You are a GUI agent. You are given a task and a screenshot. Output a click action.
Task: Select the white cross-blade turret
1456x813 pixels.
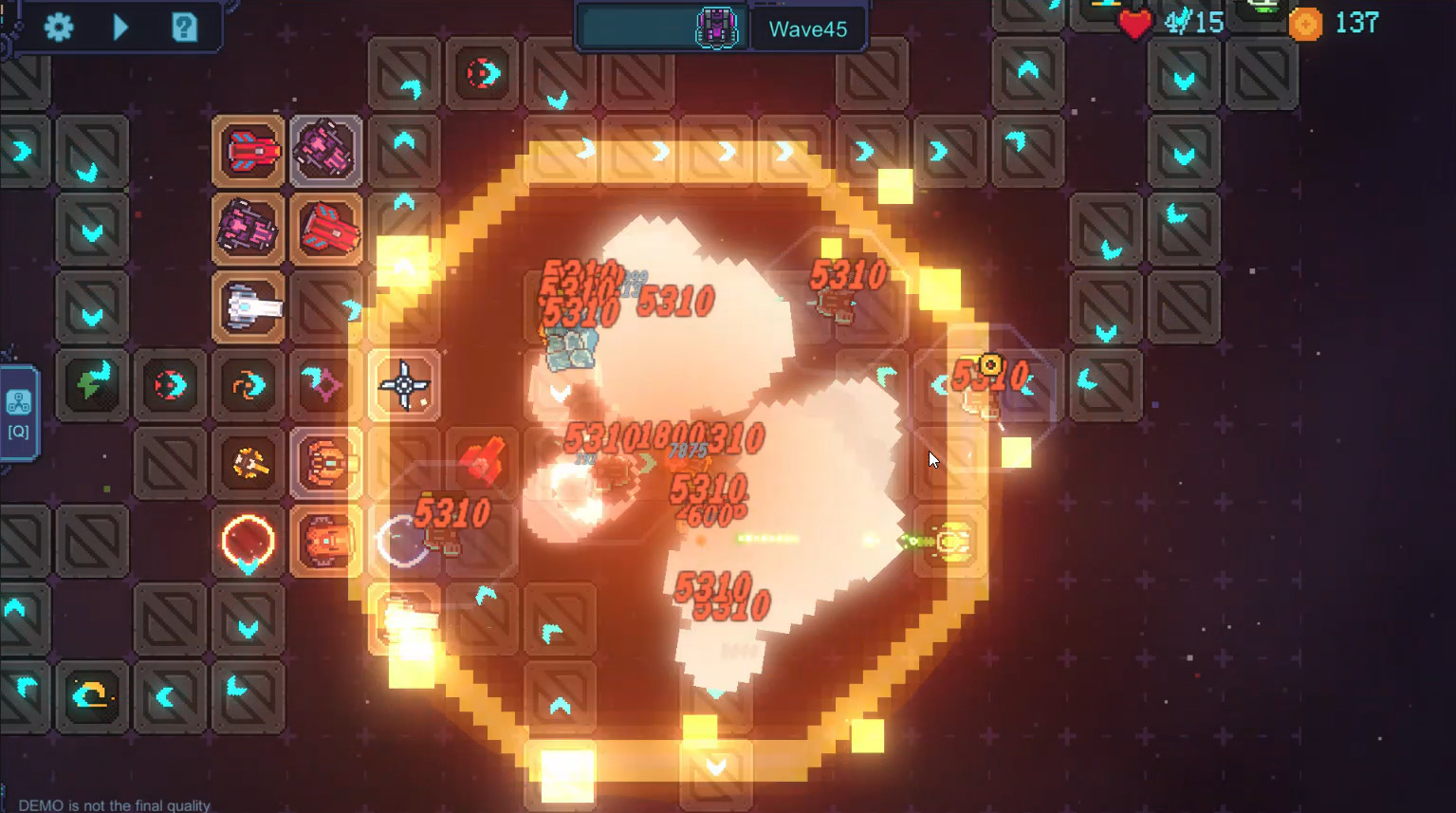[x=403, y=385]
